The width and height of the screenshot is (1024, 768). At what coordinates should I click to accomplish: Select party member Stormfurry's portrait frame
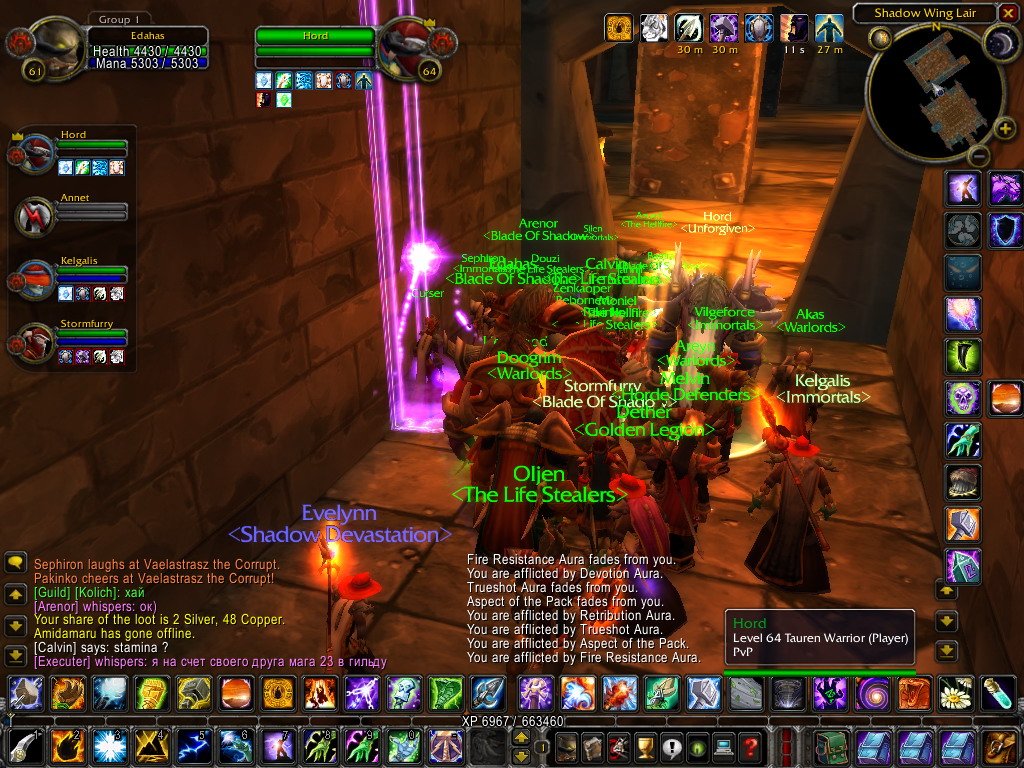(x=37, y=343)
